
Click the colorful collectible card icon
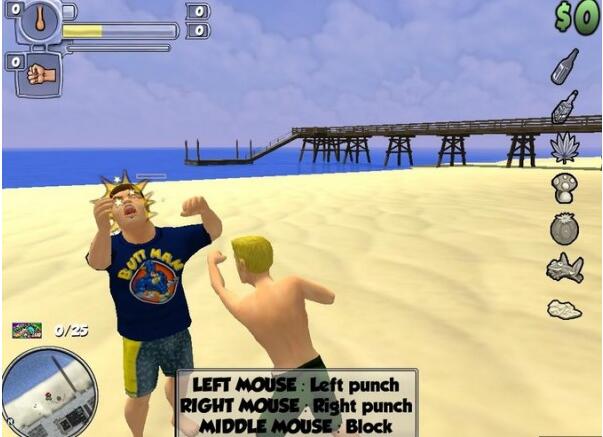[27, 329]
